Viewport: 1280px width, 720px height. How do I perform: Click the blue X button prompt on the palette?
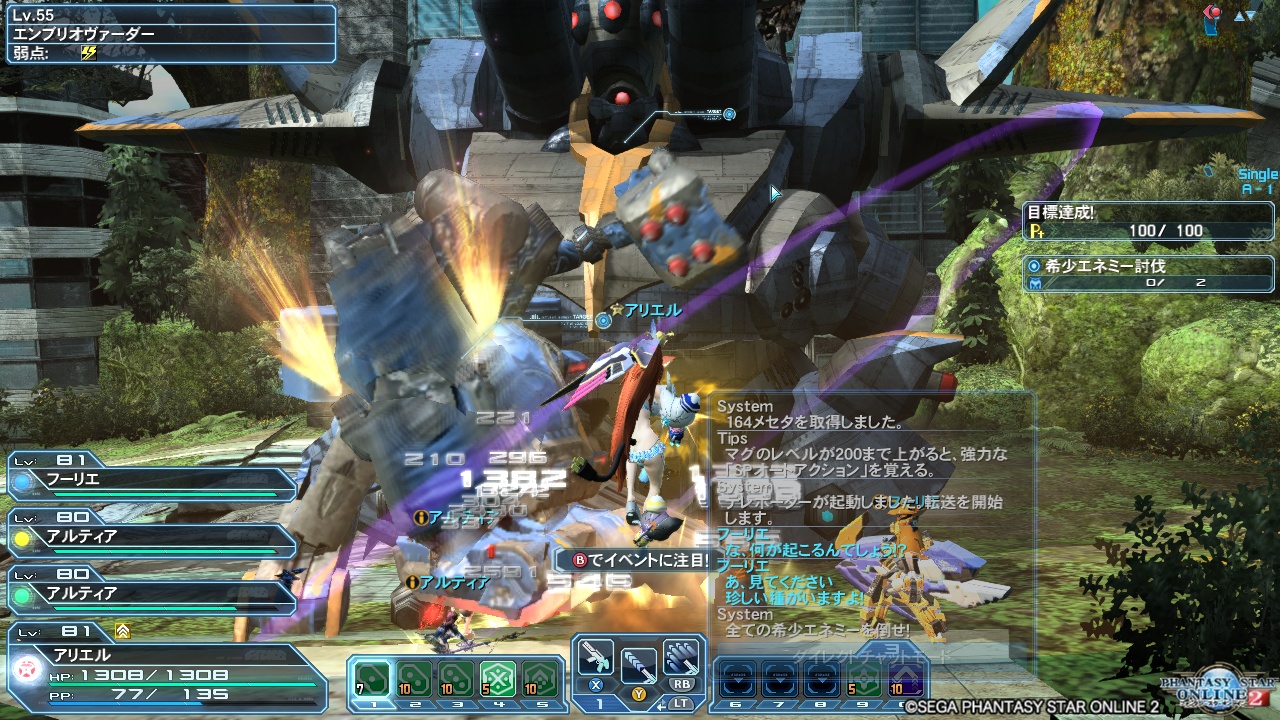(594, 686)
